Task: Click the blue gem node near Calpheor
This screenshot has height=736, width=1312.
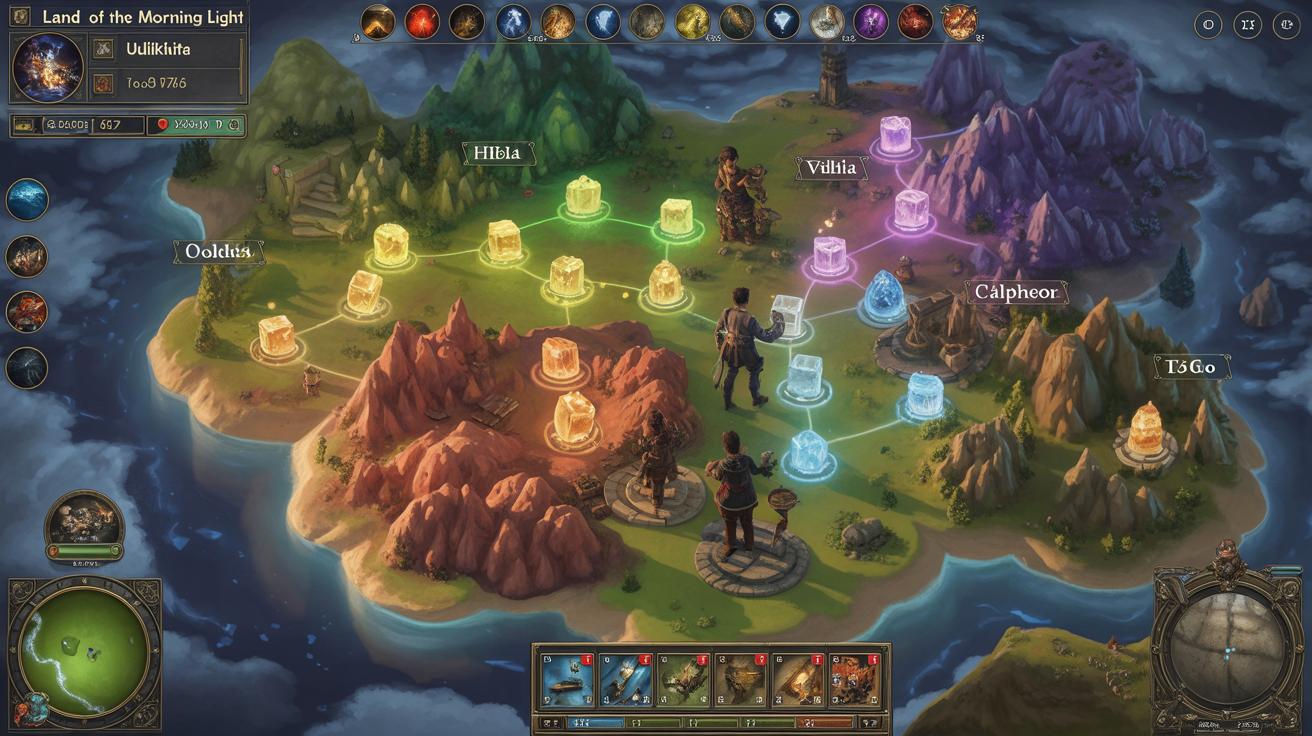Action: (883, 296)
